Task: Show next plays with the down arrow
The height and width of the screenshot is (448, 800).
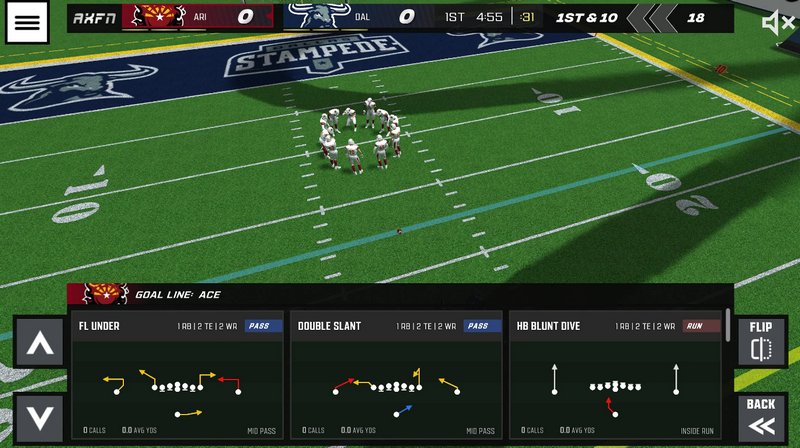Action: (x=39, y=417)
